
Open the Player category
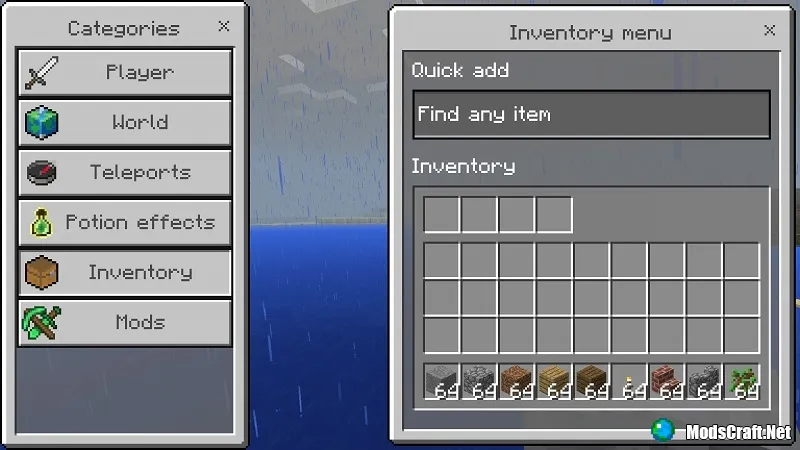tap(124, 73)
